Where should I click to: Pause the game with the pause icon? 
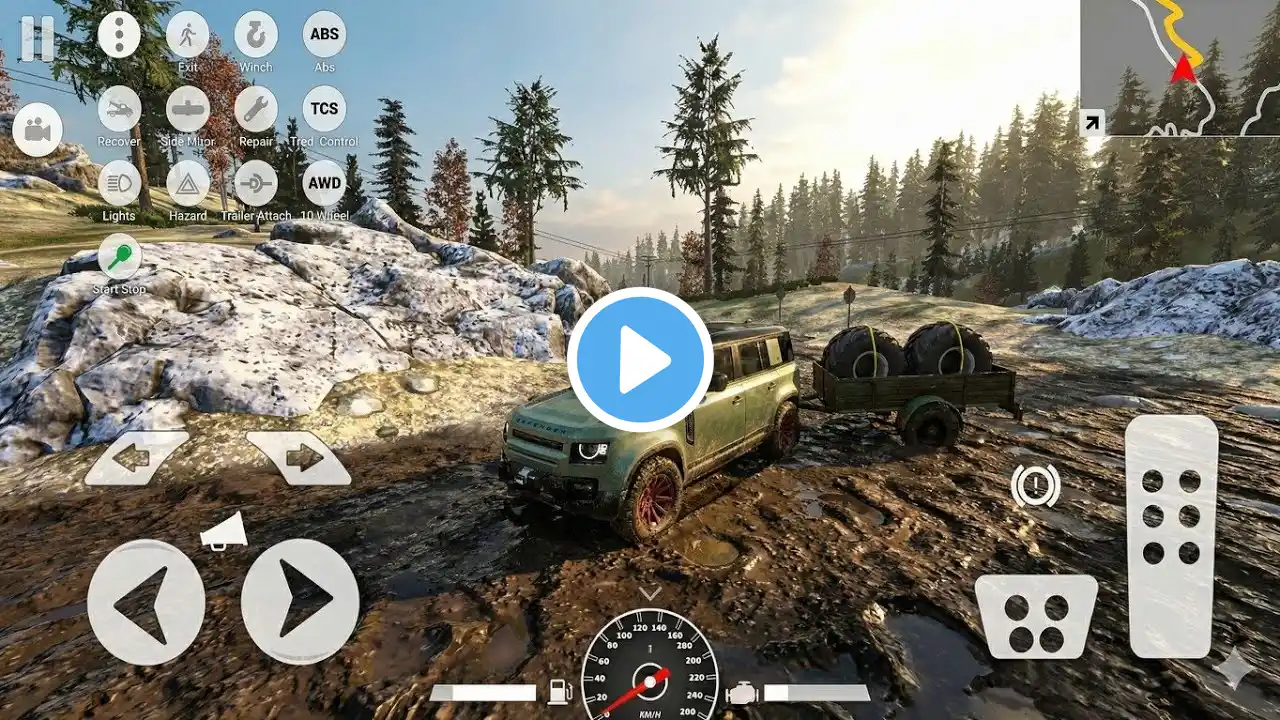point(37,38)
